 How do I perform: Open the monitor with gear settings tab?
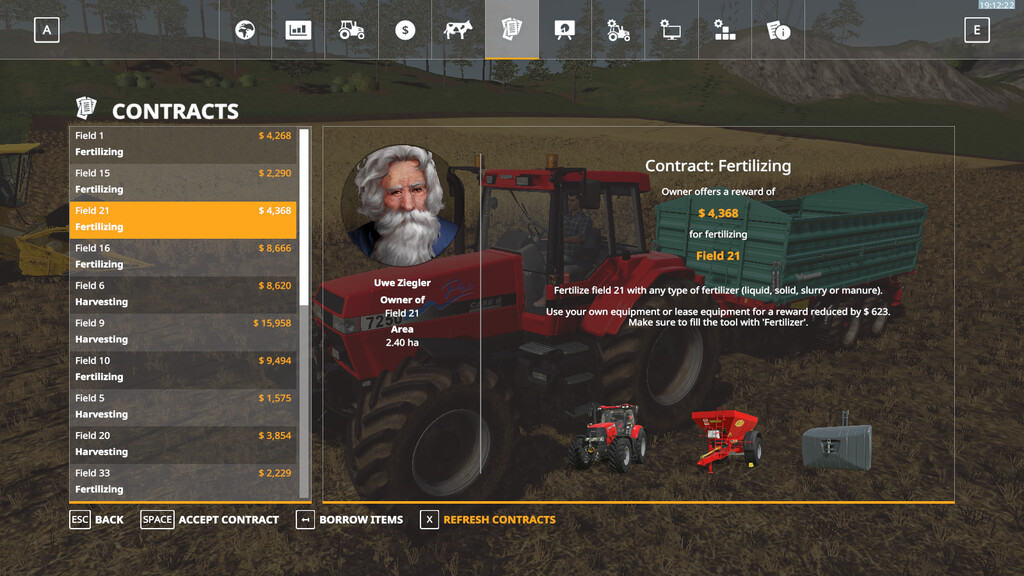[x=671, y=30]
